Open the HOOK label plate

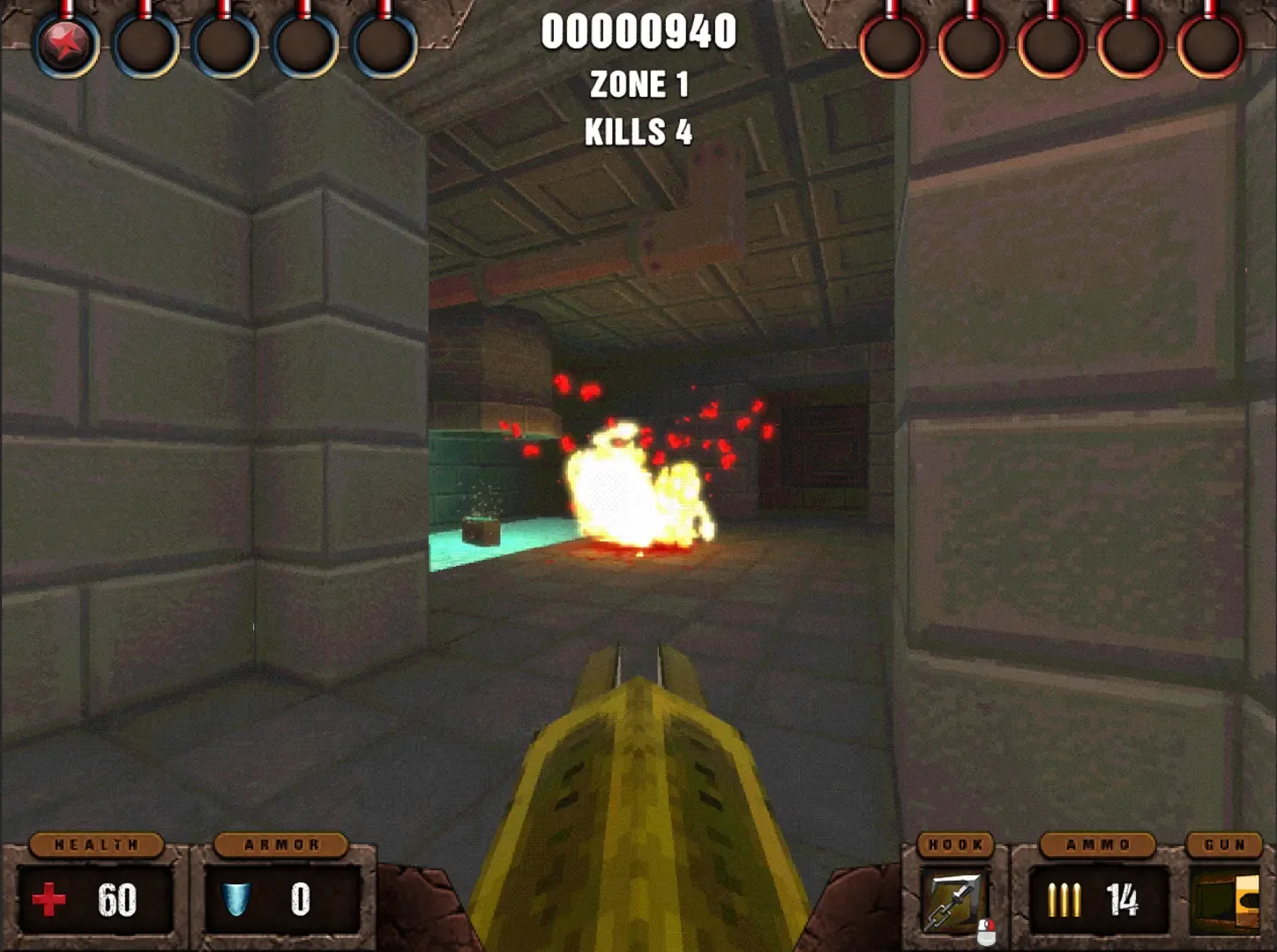956,844
